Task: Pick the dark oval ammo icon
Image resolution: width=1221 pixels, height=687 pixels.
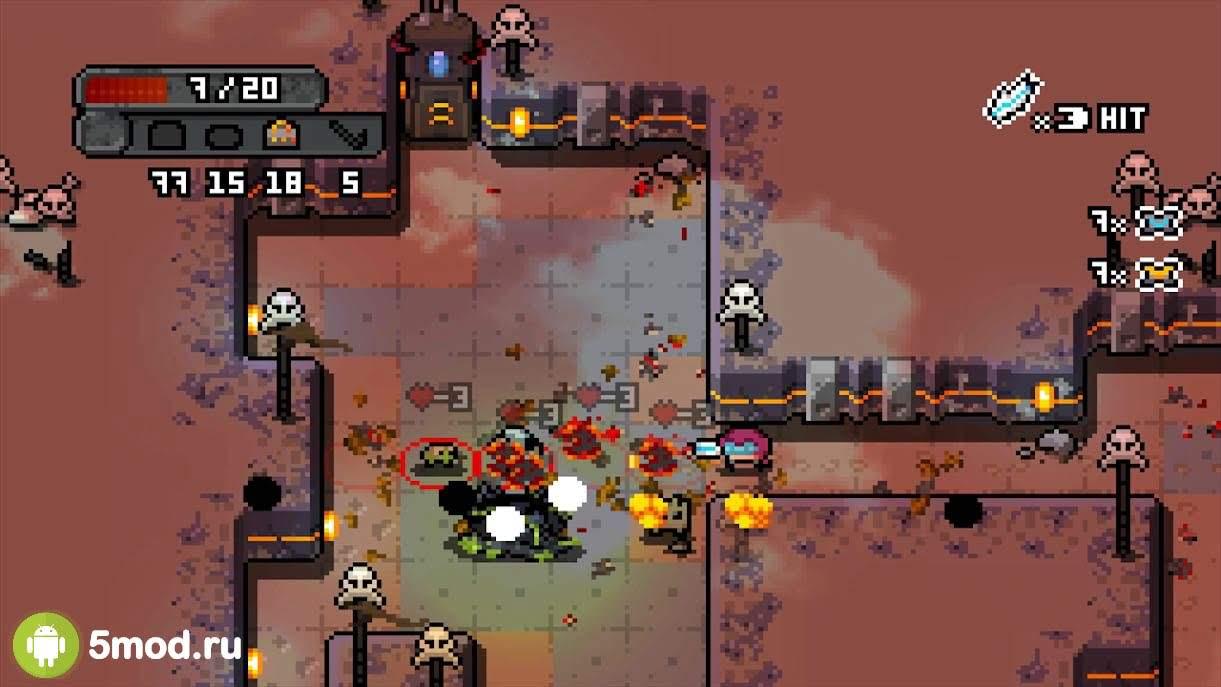Action: [x=223, y=134]
